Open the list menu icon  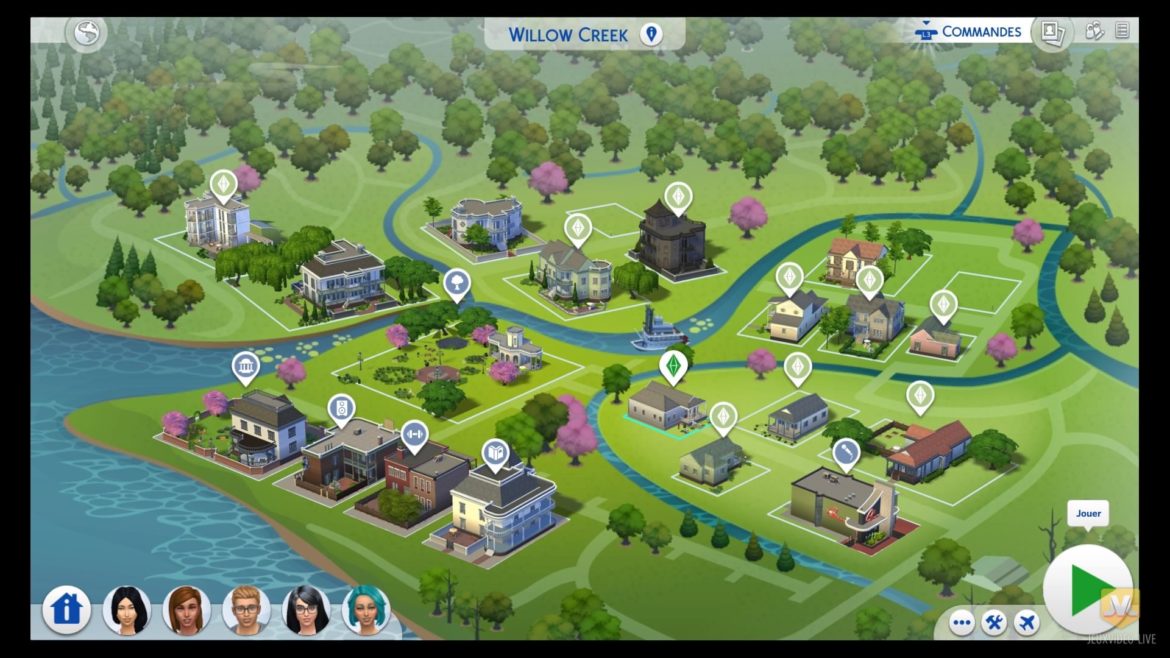1122,31
